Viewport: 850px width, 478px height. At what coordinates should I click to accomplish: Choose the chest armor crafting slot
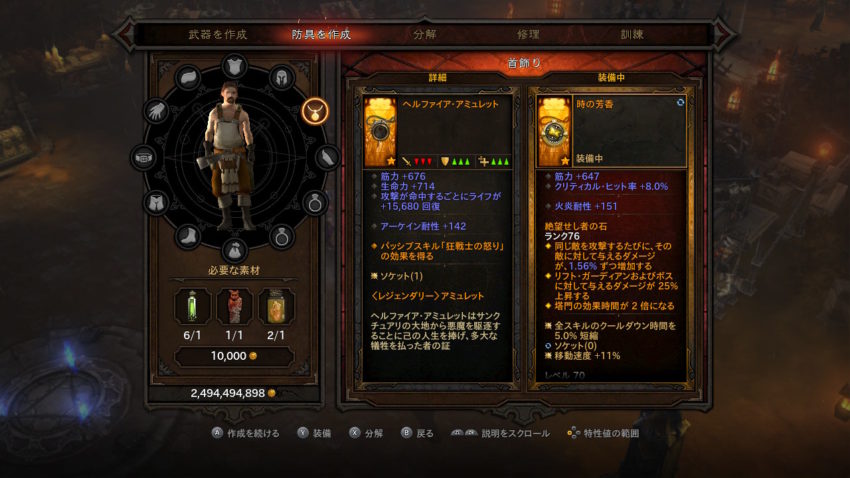click(x=236, y=65)
